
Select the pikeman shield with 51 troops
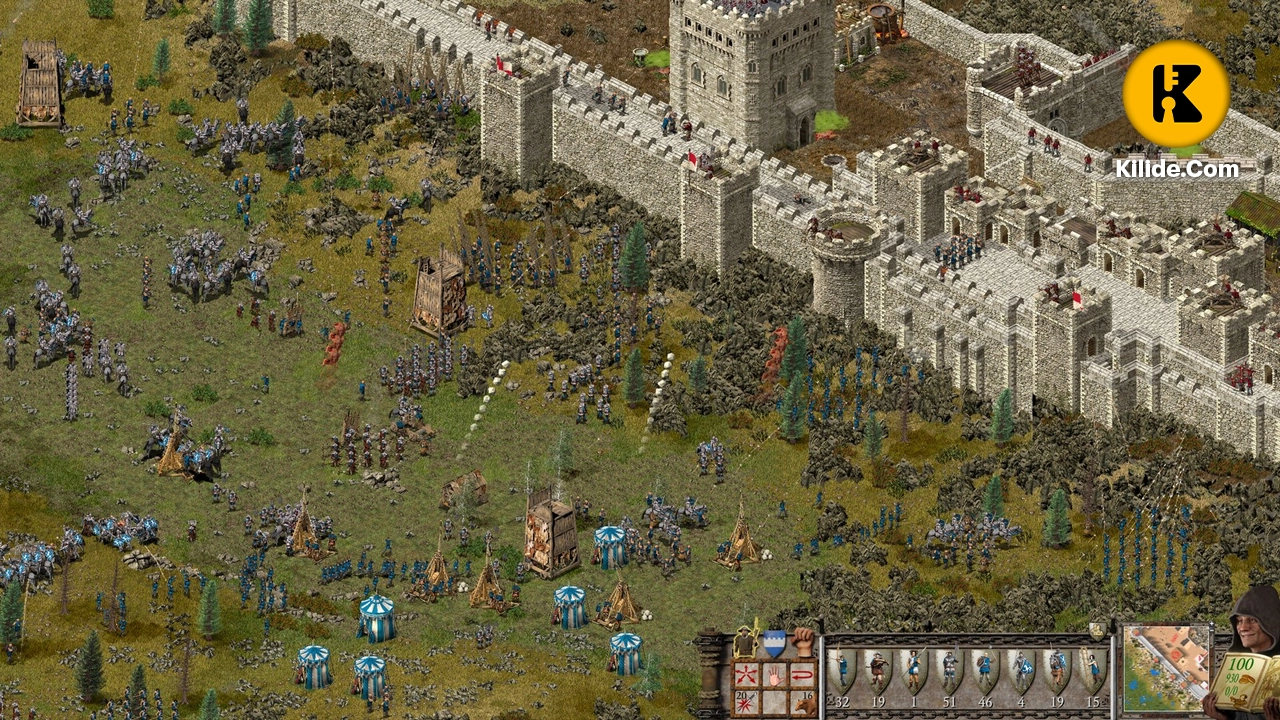(948, 667)
